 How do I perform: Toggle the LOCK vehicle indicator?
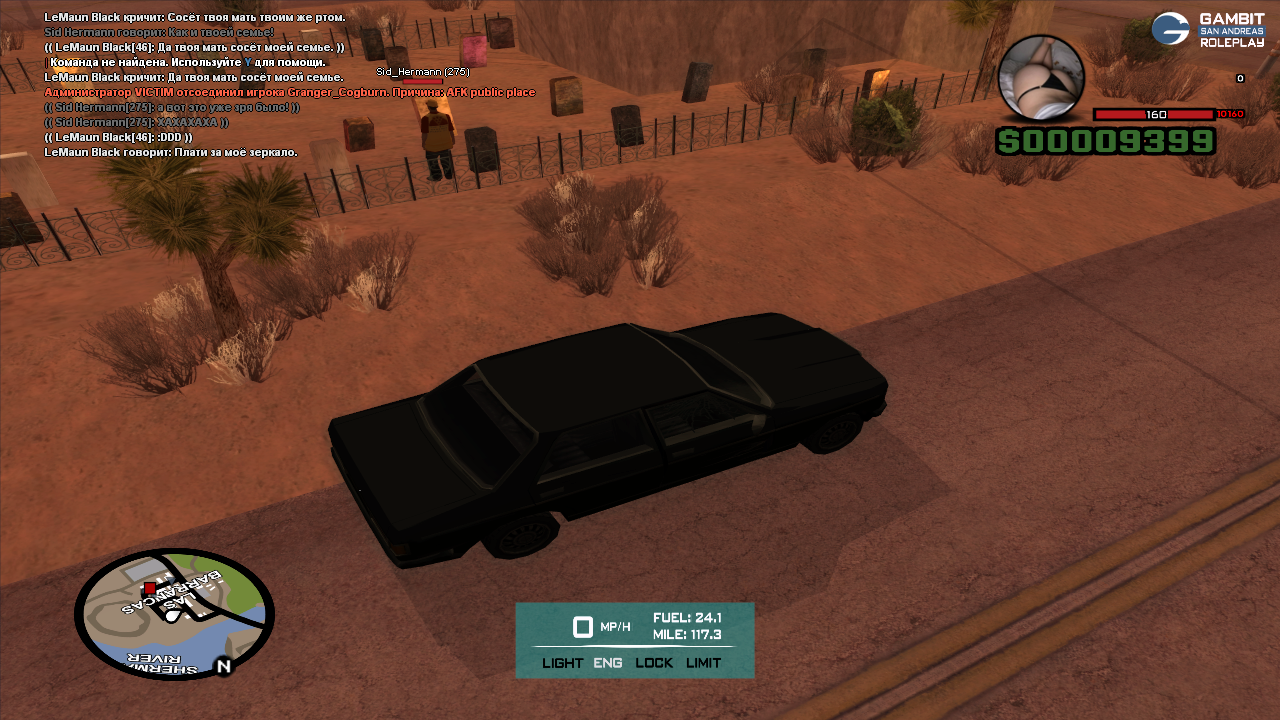click(654, 663)
